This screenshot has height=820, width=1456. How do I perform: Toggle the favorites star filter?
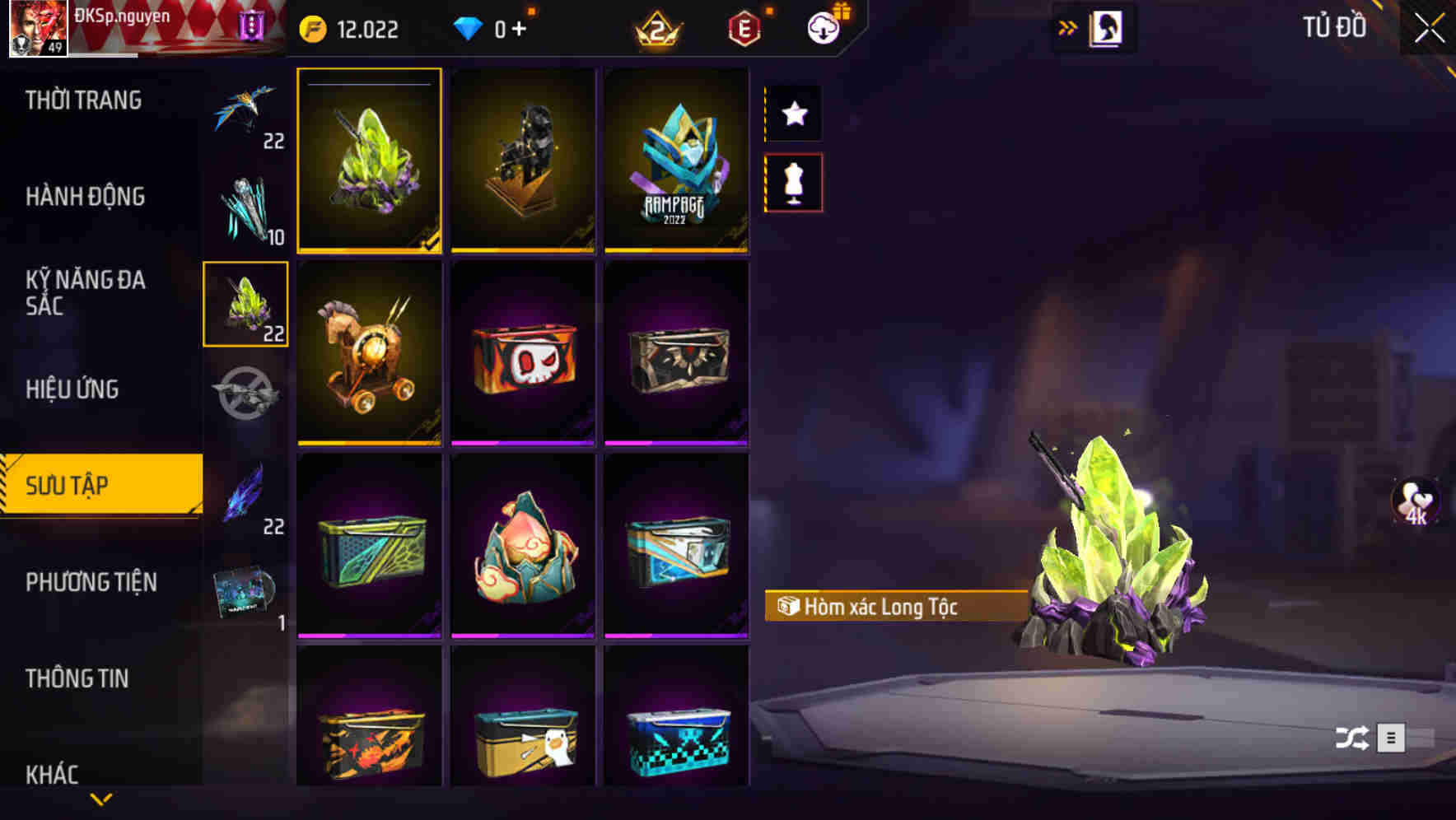coord(793,114)
